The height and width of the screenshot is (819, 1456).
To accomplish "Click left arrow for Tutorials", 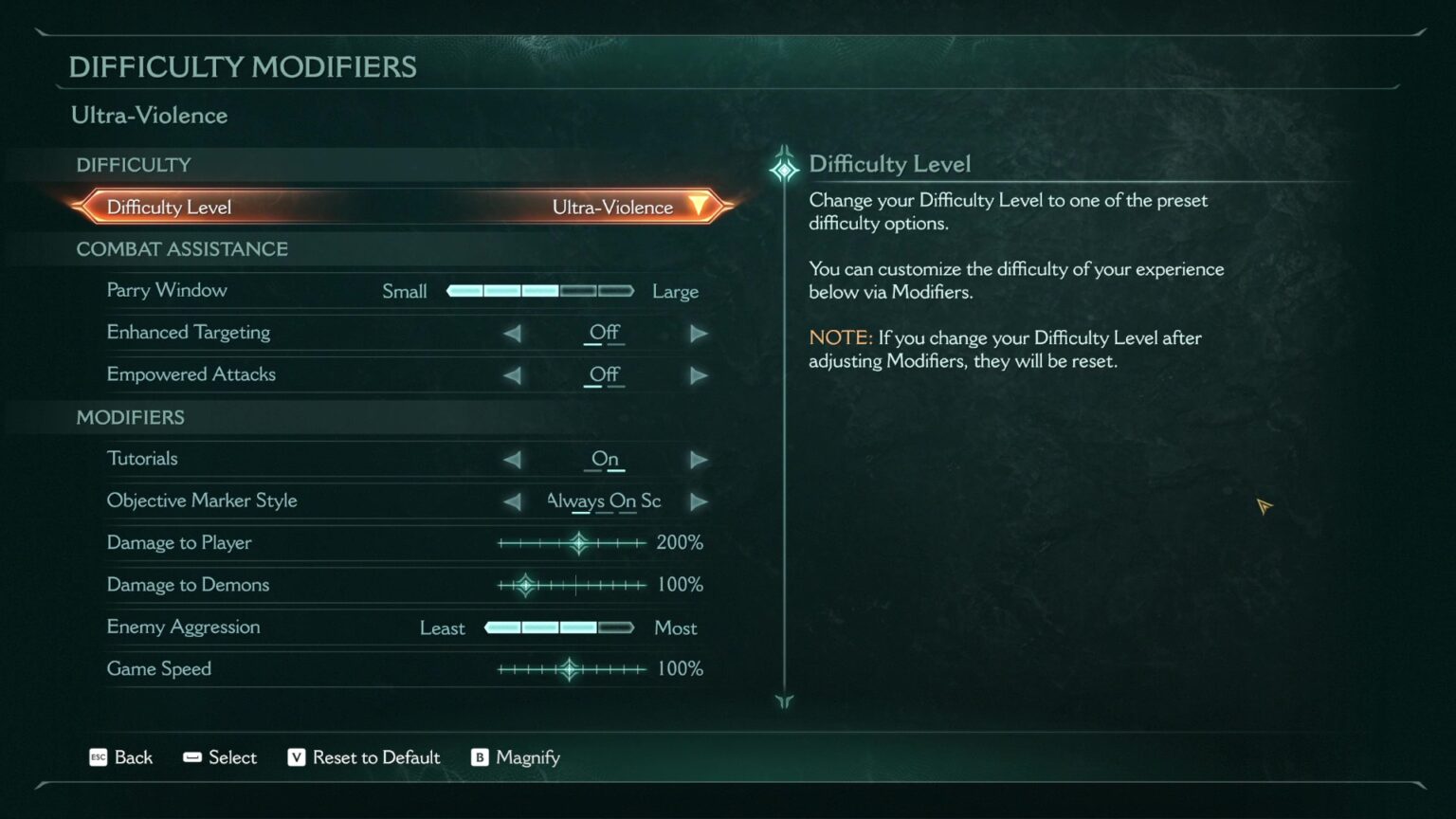I will [x=512, y=460].
